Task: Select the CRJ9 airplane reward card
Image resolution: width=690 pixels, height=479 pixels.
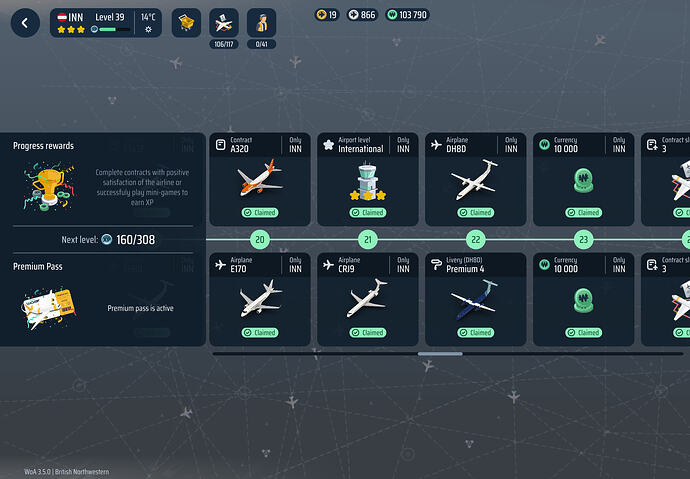Action: pos(365,299)
